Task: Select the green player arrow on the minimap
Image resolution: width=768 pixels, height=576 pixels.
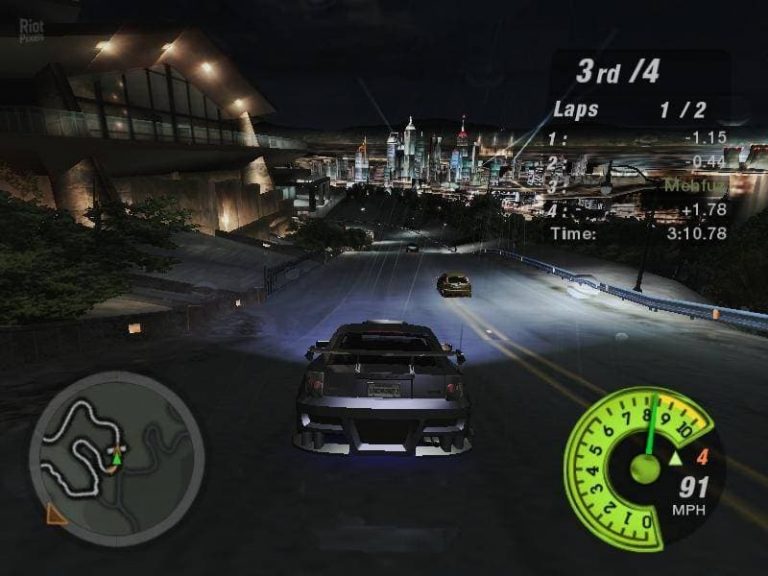Action: [116, 457]
